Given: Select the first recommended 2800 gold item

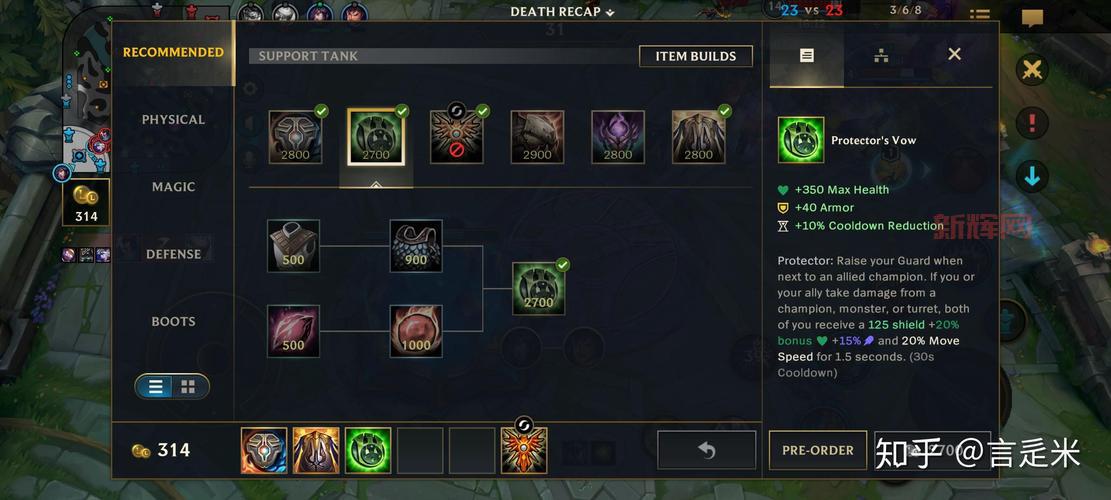Looking at the screenshot, I should (295, 137).
